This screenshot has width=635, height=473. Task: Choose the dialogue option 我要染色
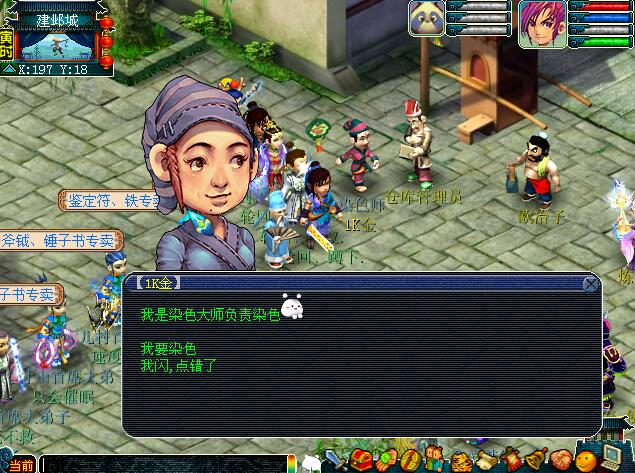[x=168, y=349]
